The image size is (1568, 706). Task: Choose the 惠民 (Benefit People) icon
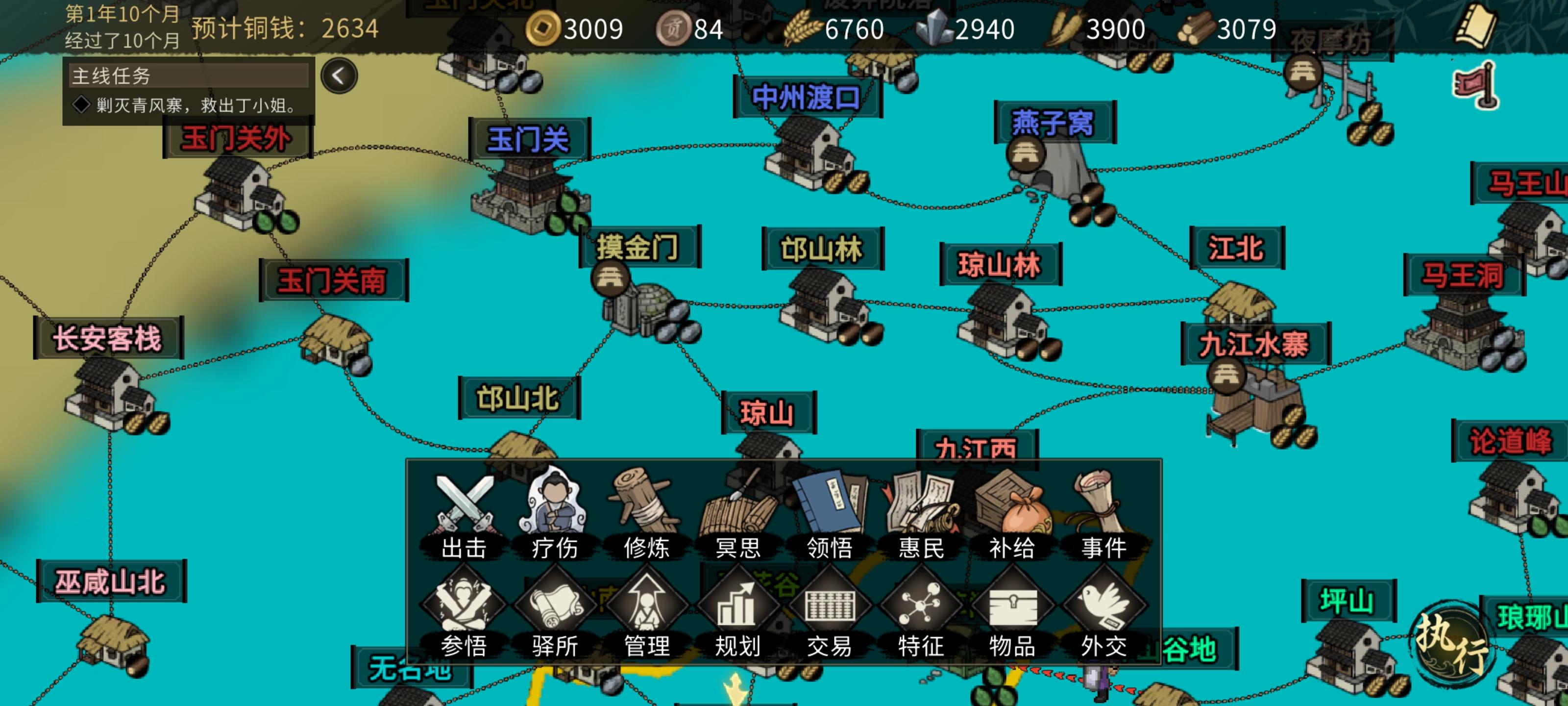[921, 506]
